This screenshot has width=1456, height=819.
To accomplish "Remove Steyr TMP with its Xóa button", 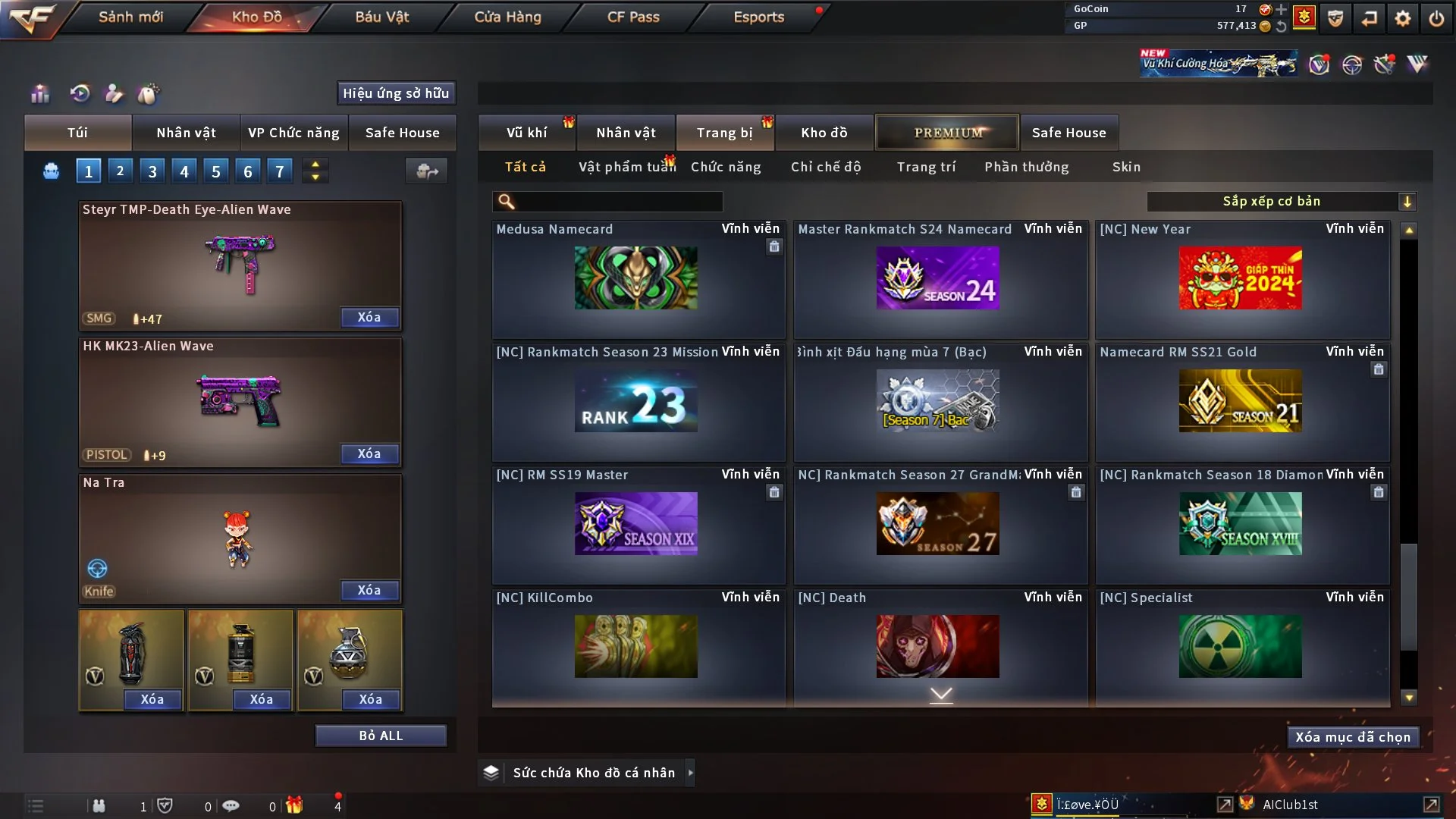I will (x=369, y=318).
